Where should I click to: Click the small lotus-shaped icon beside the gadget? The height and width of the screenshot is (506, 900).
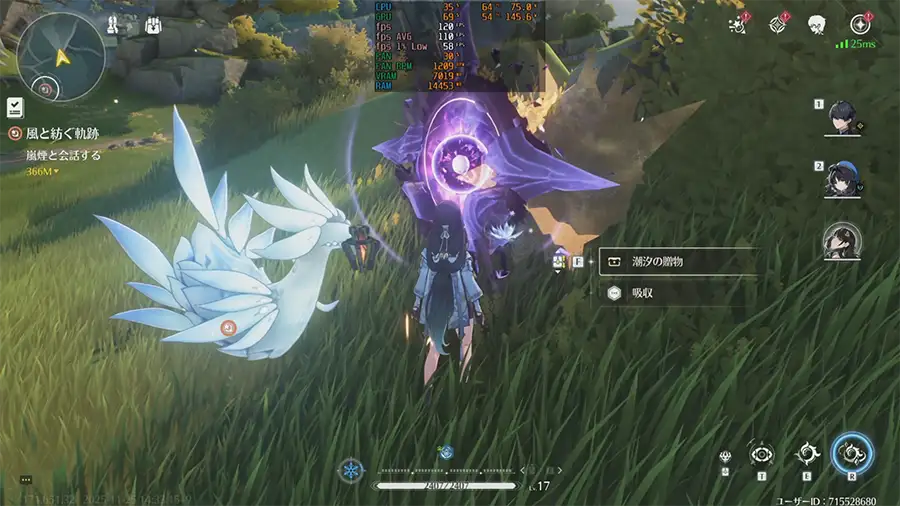724,458
